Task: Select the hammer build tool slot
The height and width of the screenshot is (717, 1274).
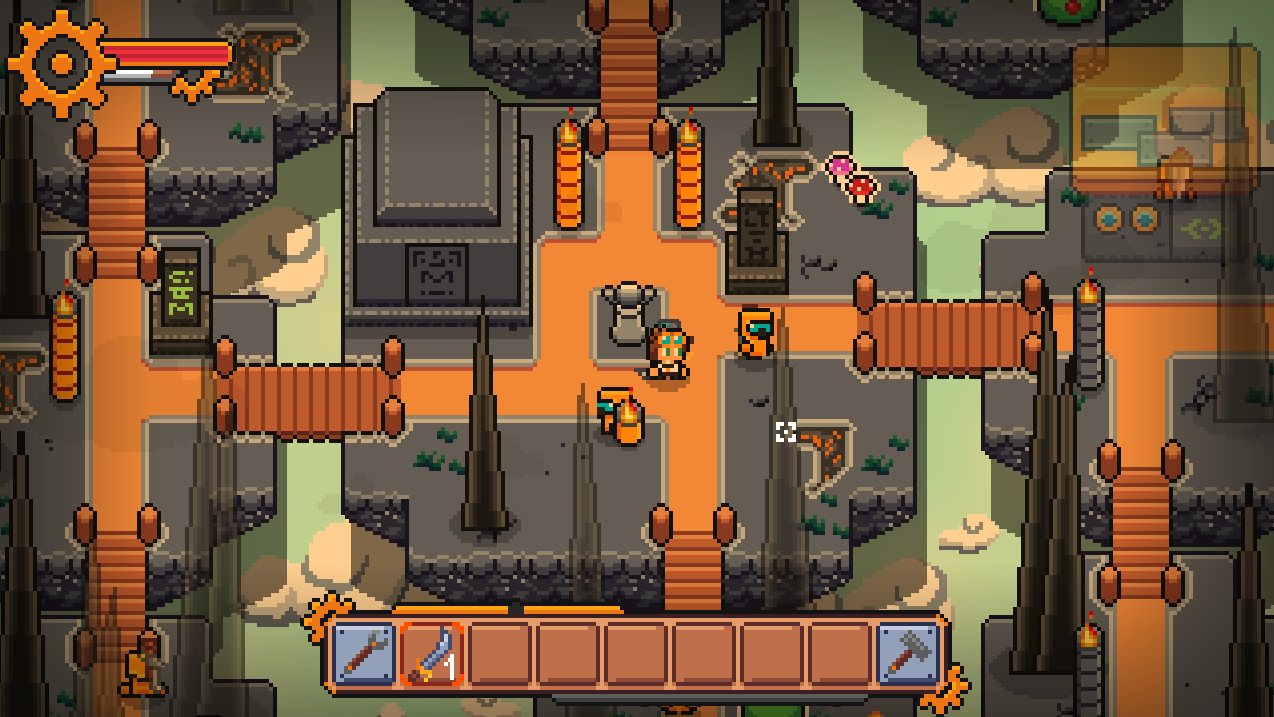Action: coord(908,654)
